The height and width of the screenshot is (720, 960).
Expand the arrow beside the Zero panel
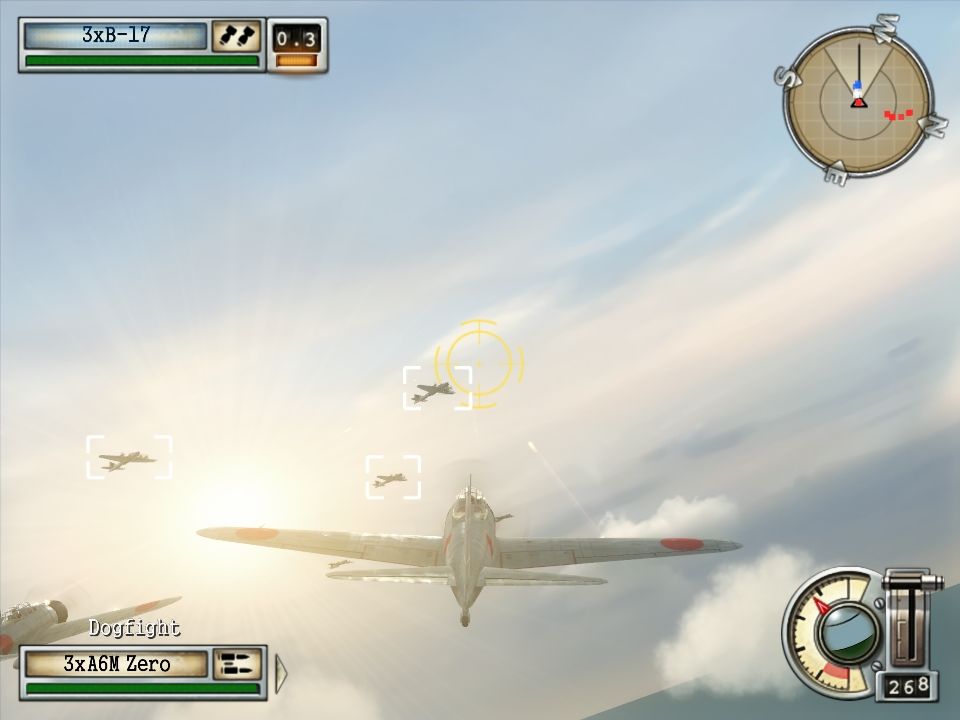click(281, 671)
